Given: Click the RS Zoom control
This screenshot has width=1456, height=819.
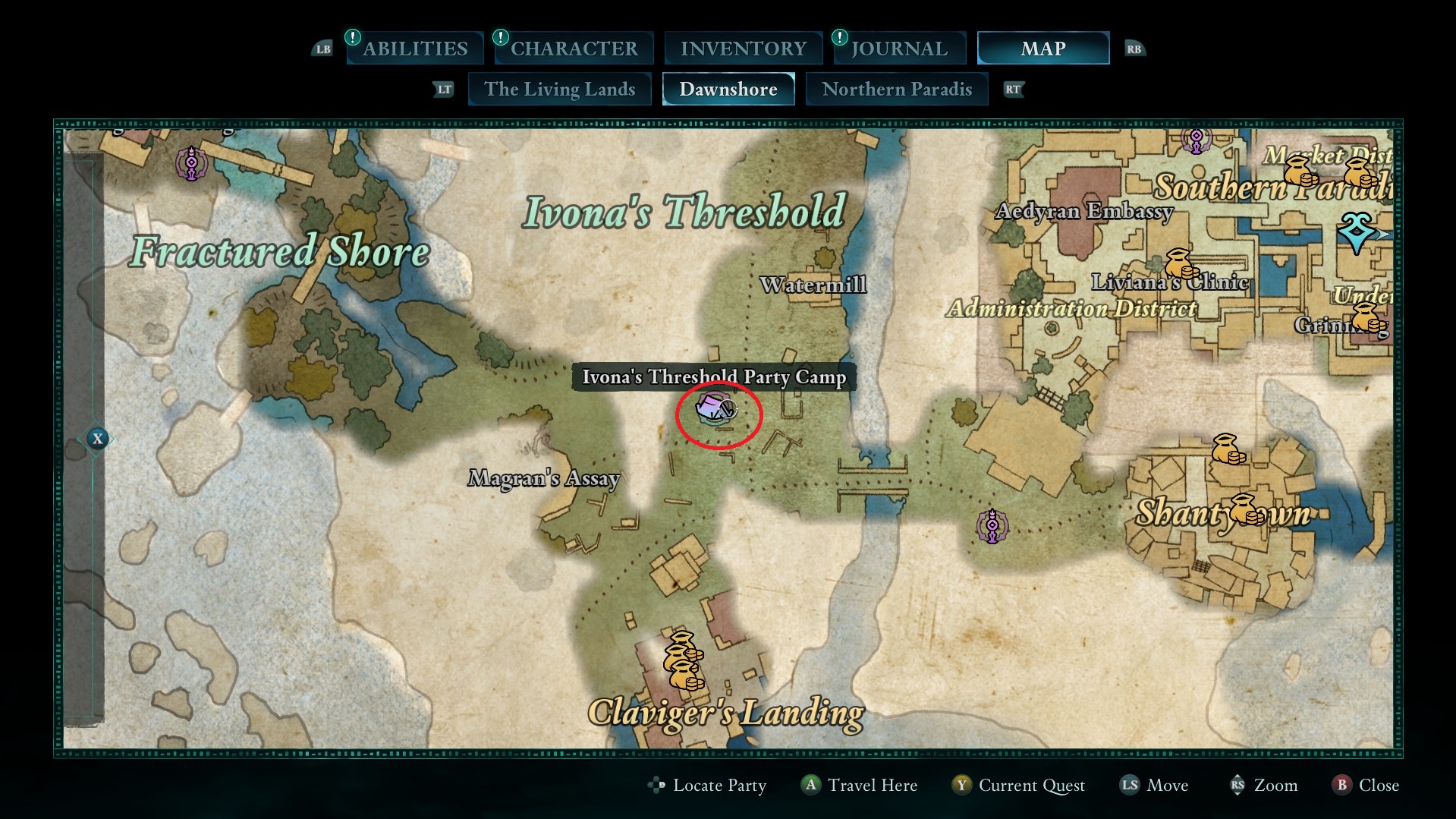Looking at the screenshot, I should point(1262,786).
